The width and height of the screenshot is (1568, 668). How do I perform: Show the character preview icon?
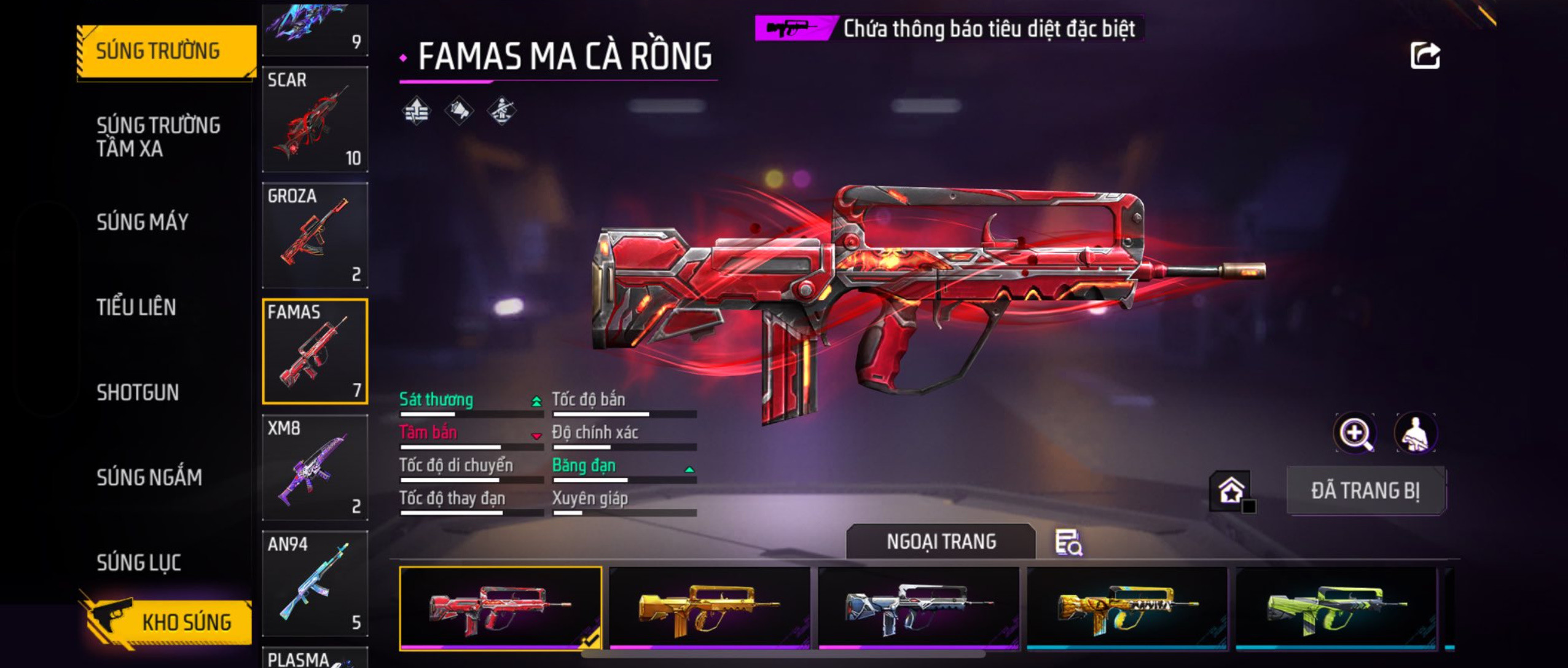[x=1416, y=434]
